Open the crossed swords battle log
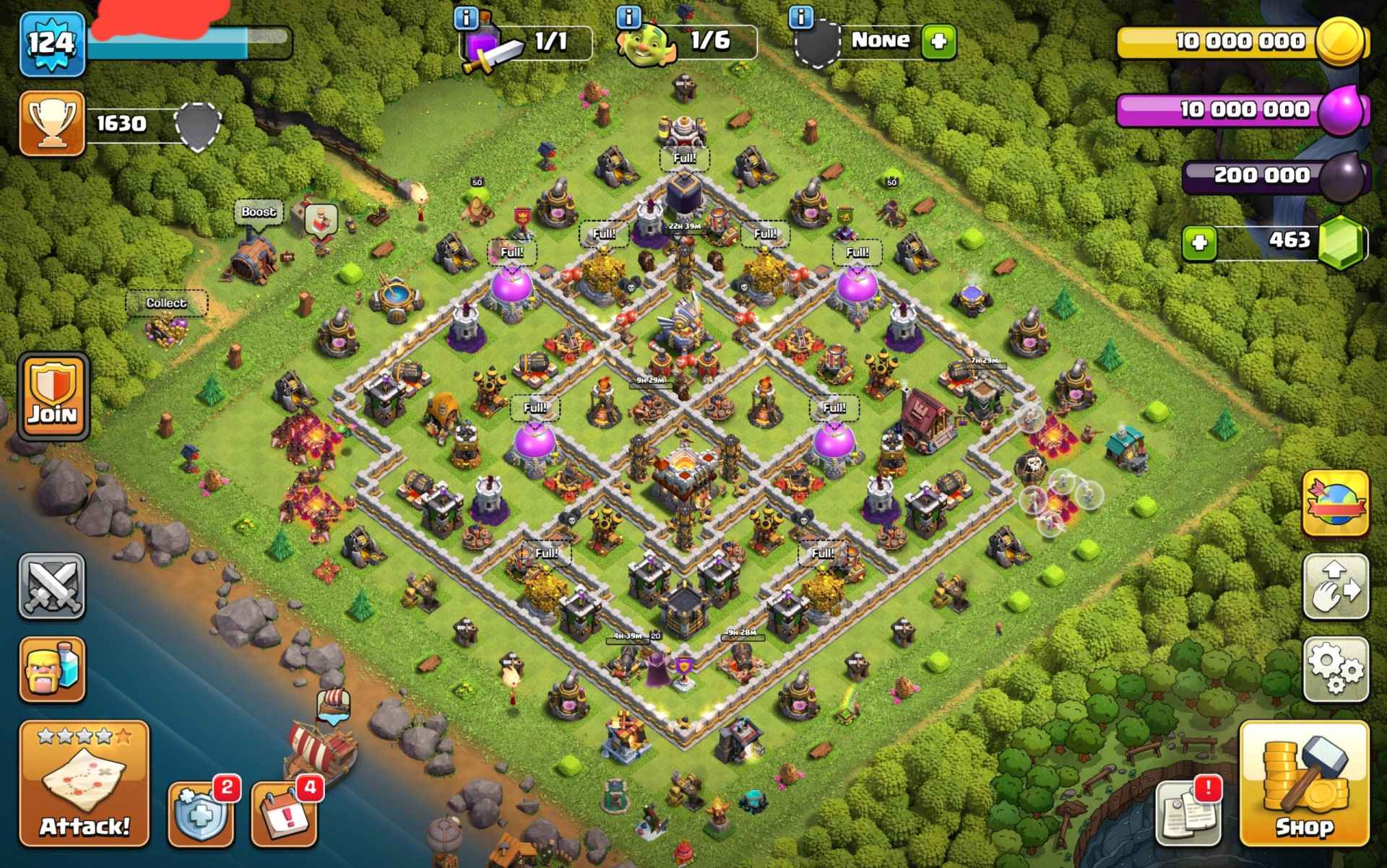Image resolution: width=1387 pixels, height=868 pixels. pos(51,586)
